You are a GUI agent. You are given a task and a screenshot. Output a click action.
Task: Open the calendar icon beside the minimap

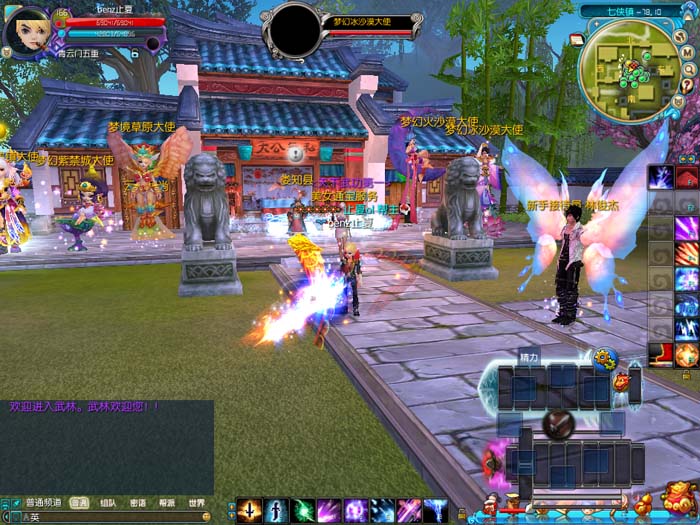tap(577, 40)
